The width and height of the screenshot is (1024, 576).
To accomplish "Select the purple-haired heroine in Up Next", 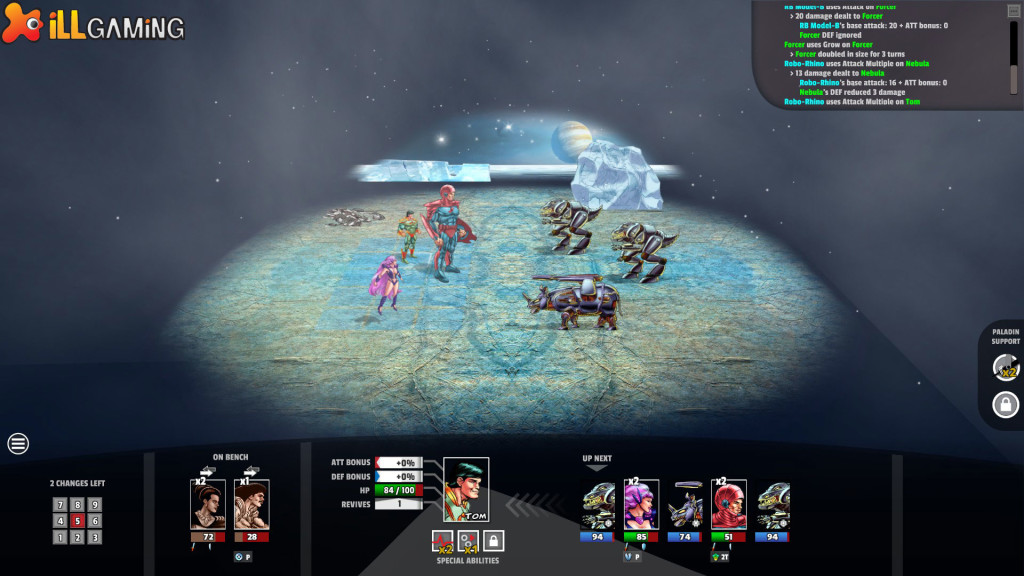I will coord(641,504).
